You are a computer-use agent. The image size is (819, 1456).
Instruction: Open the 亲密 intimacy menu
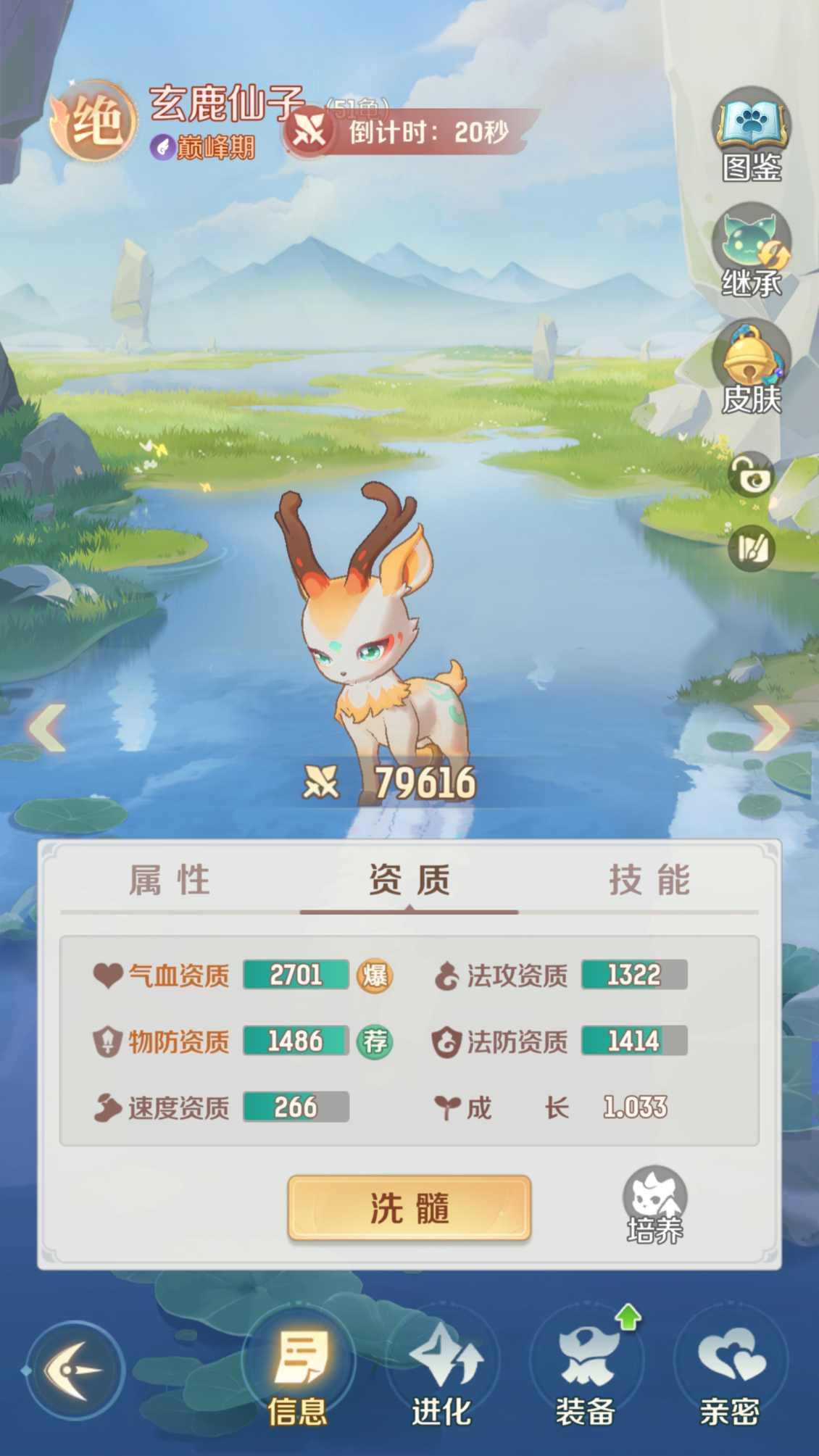pos(730,1373)
